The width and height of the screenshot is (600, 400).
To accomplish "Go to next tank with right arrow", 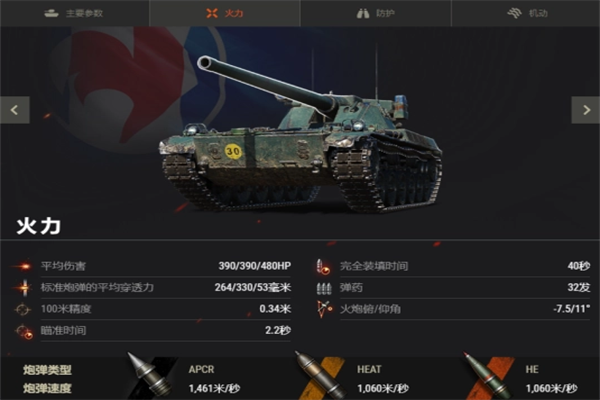I will click(585, 109).
